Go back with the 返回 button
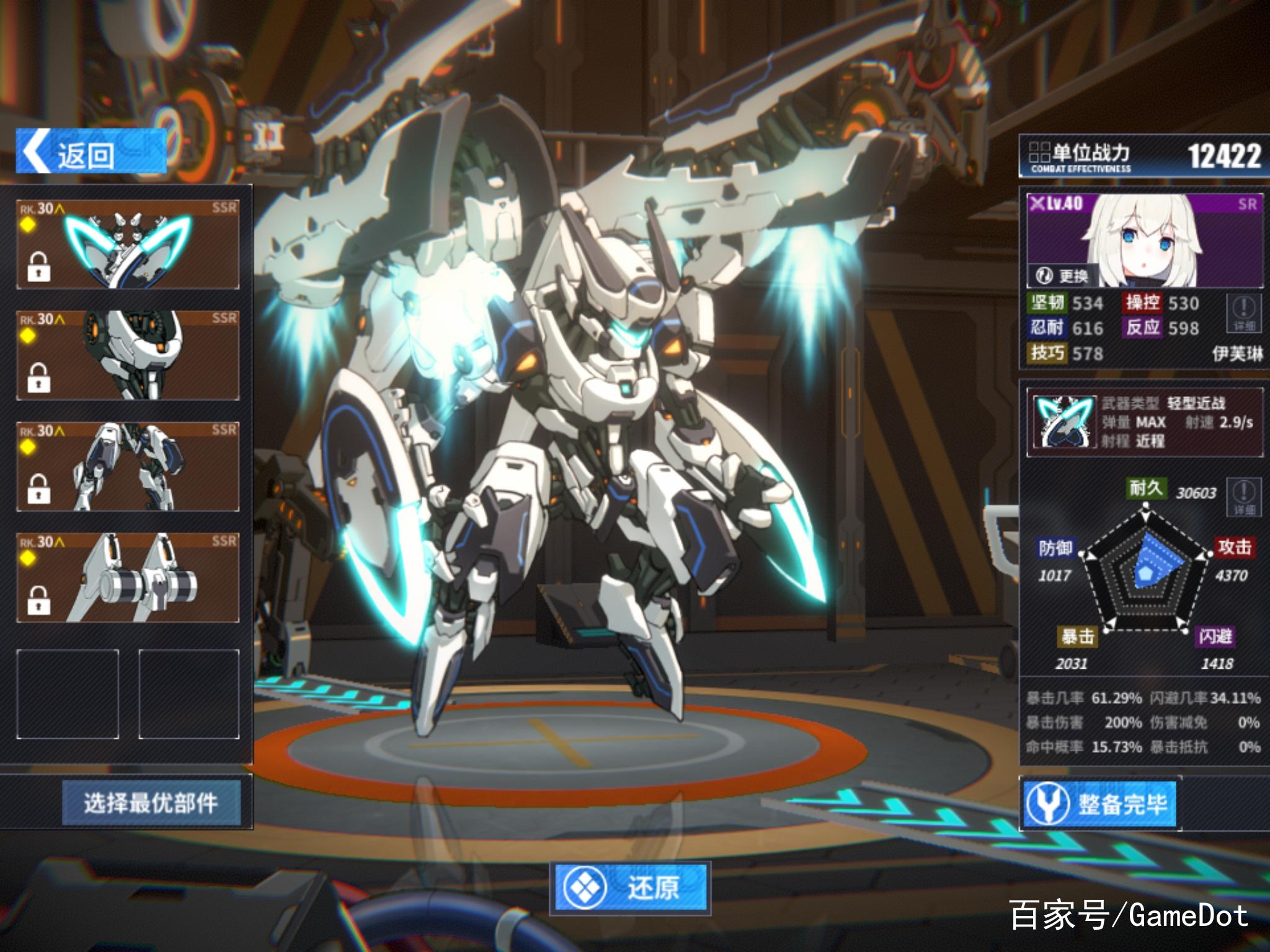 [91, 152]
